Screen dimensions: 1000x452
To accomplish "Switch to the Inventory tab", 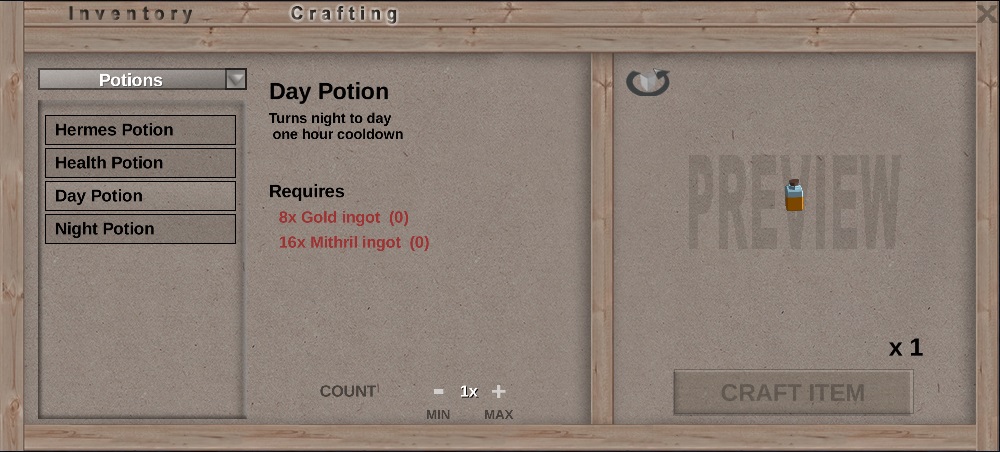I will [x=130, y=14].
